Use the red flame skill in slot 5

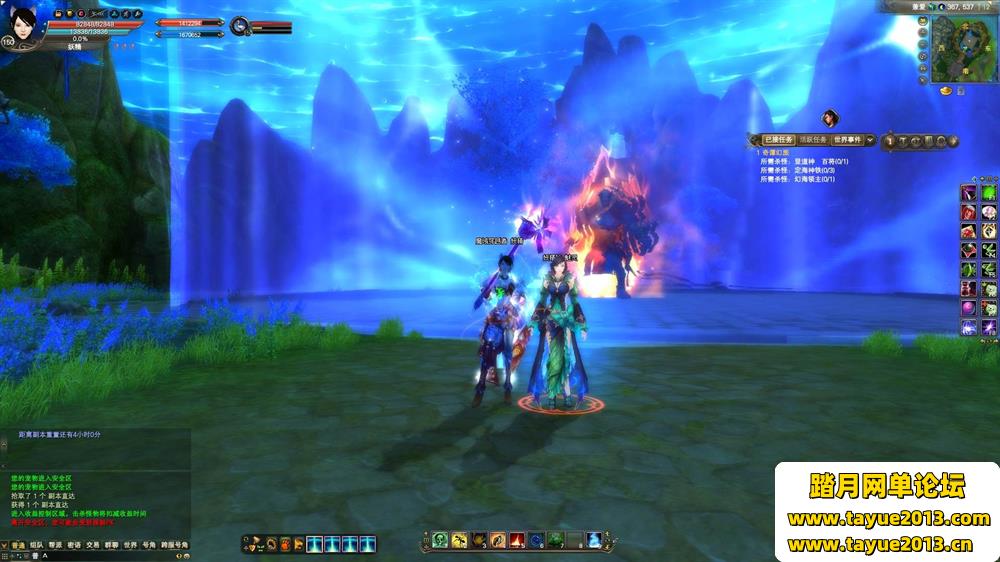tap(517, 541)
